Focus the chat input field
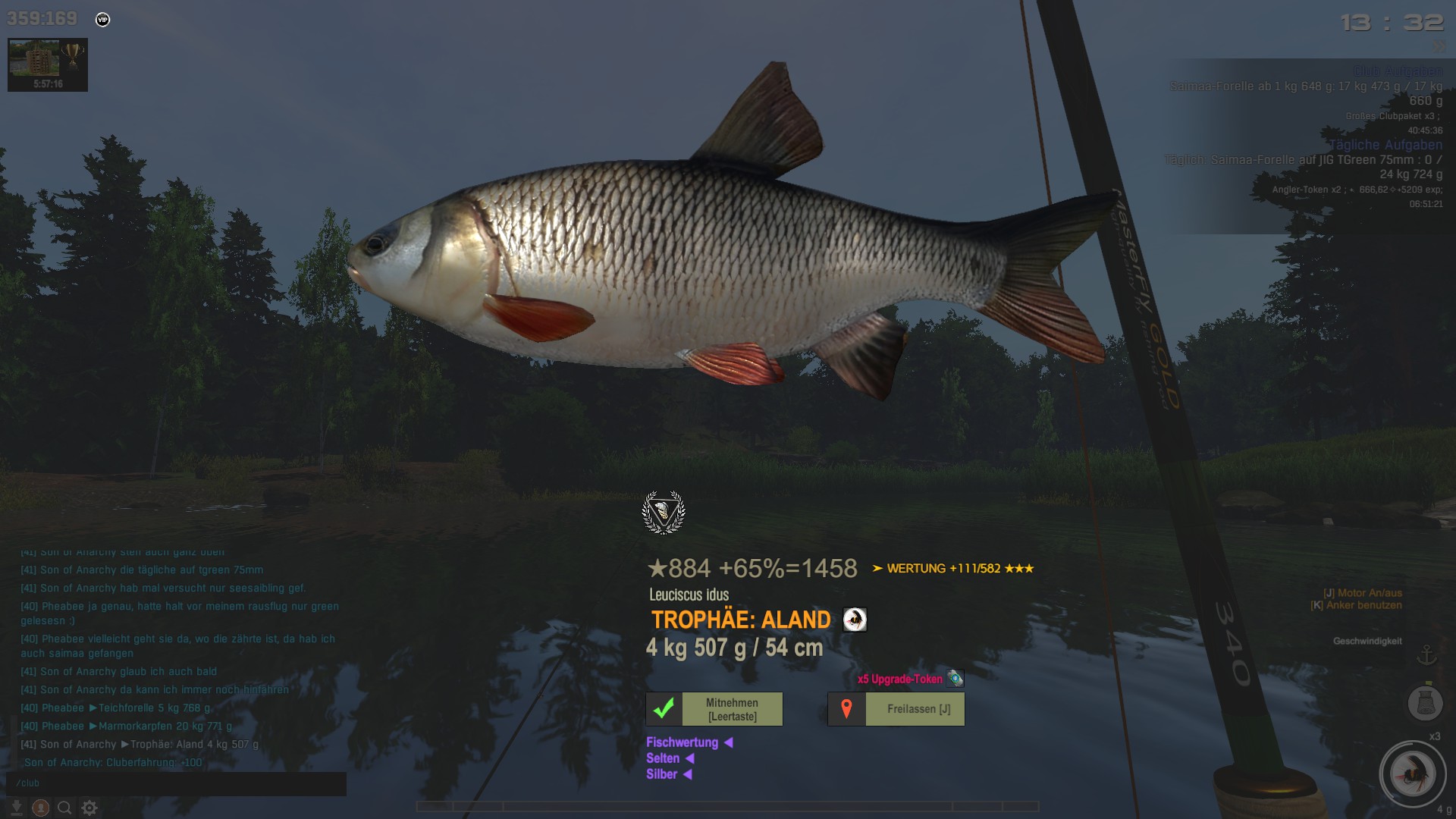 pyautogui.click(x=176, y=783)
